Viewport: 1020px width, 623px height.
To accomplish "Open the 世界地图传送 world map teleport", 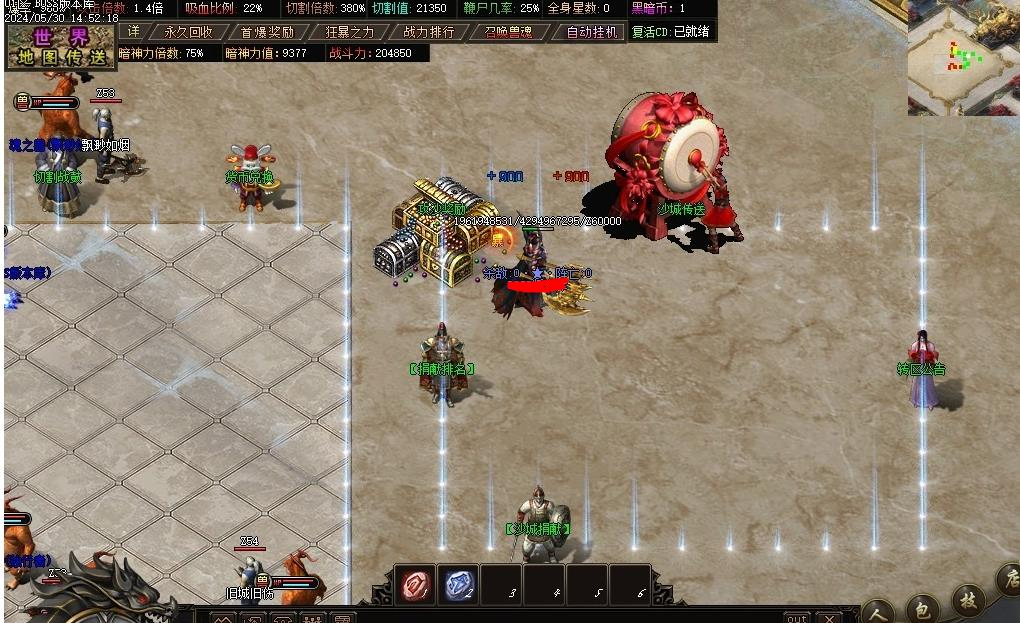I will click(60, 46).
